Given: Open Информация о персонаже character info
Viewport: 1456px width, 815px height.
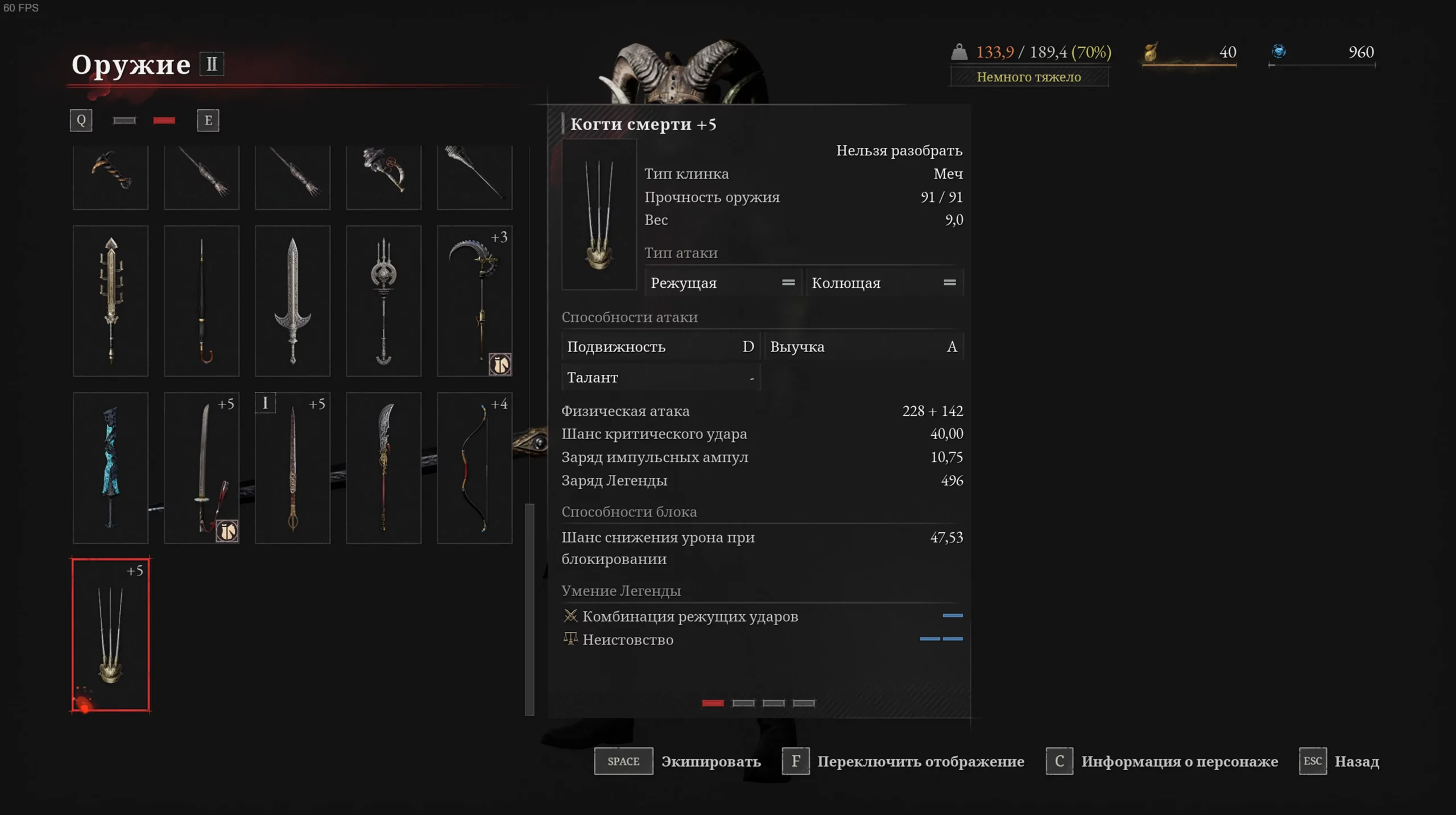Looking at the screenshot, I should point(1161,761).
